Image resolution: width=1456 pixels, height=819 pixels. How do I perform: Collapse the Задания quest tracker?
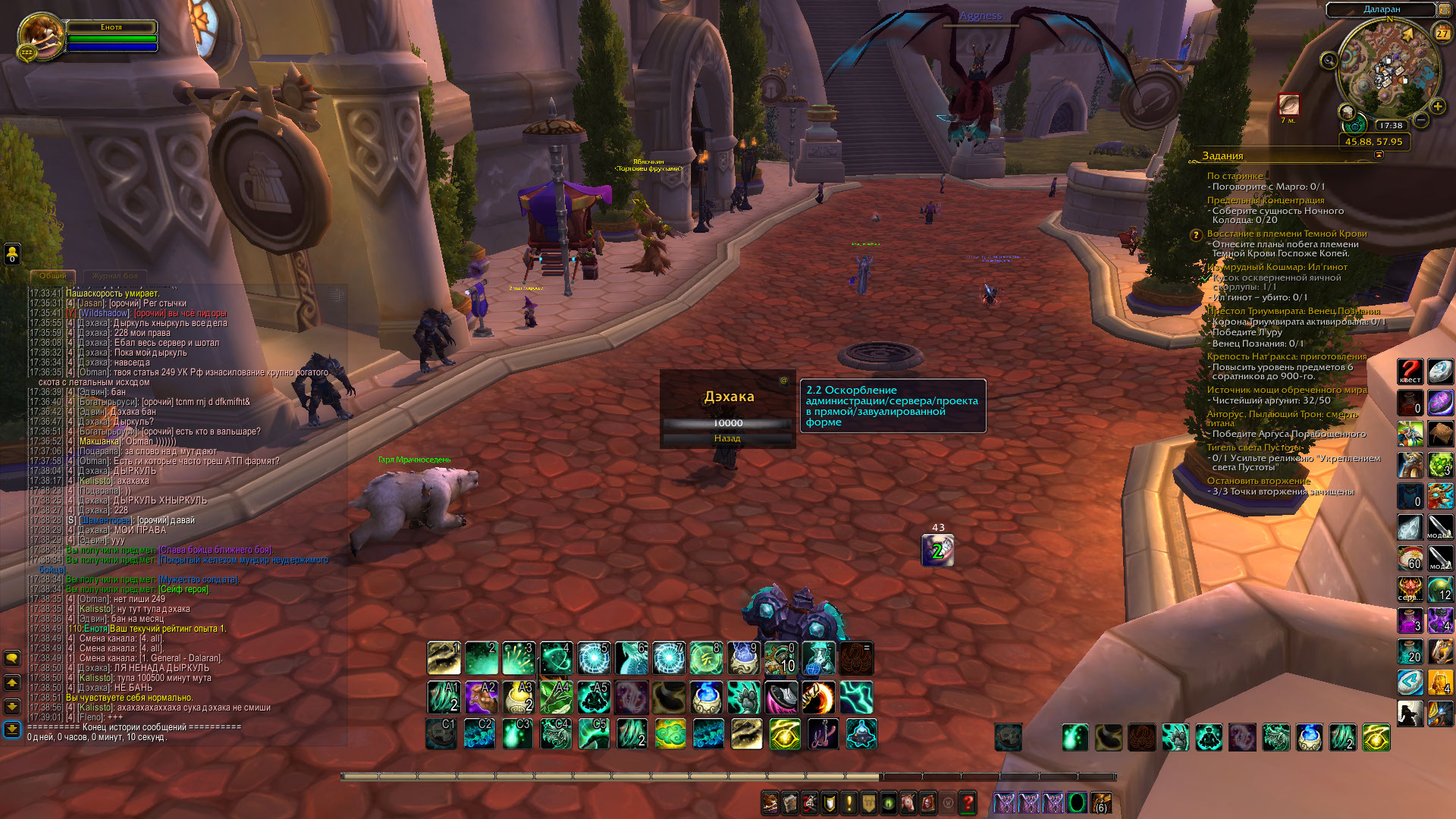coord(1379,155)
